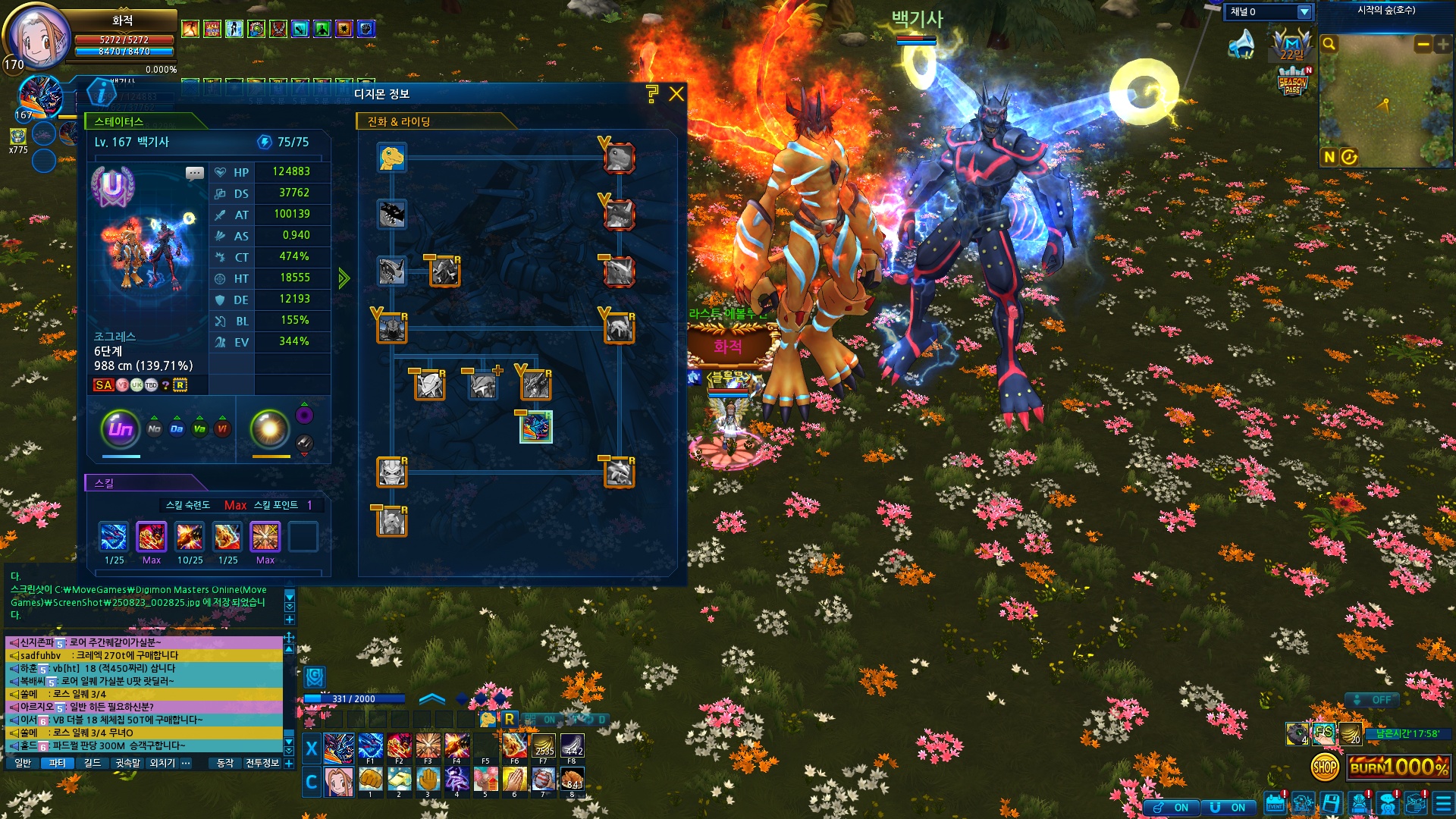Switch chat to the 파티 tab
The image size is (1456, 819).
click(57, 763)
